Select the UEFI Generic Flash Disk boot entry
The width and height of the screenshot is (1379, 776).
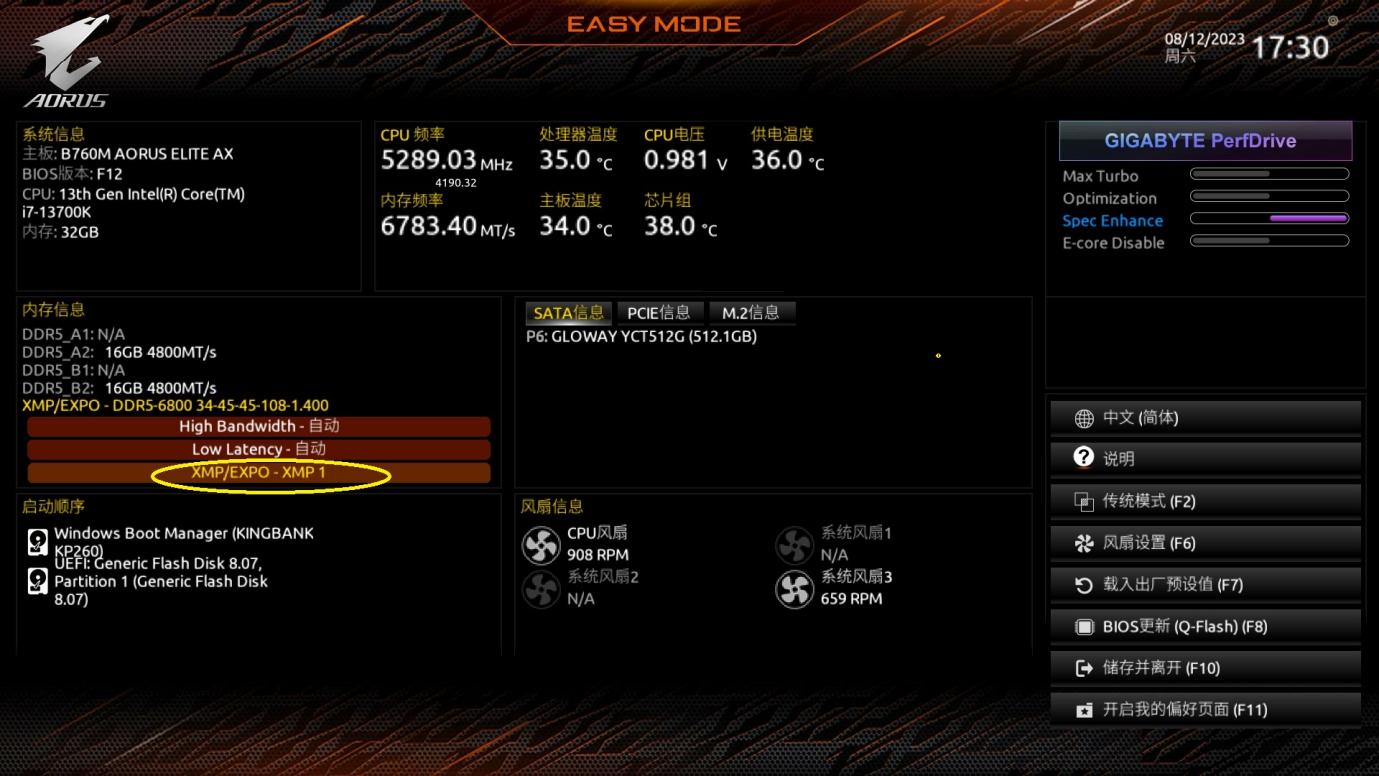coord(160,581)
